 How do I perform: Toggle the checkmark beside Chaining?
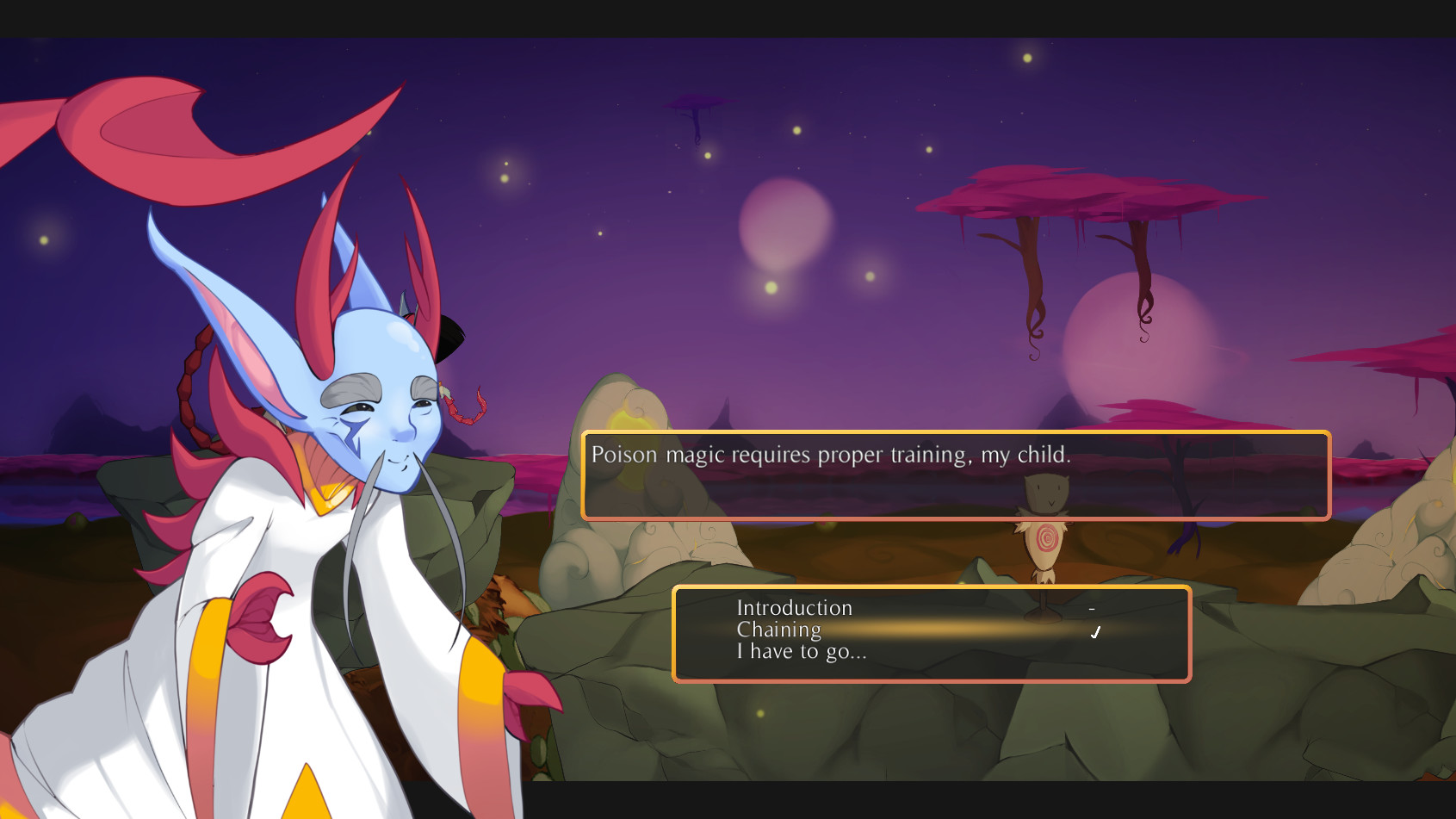[1095, 631]
